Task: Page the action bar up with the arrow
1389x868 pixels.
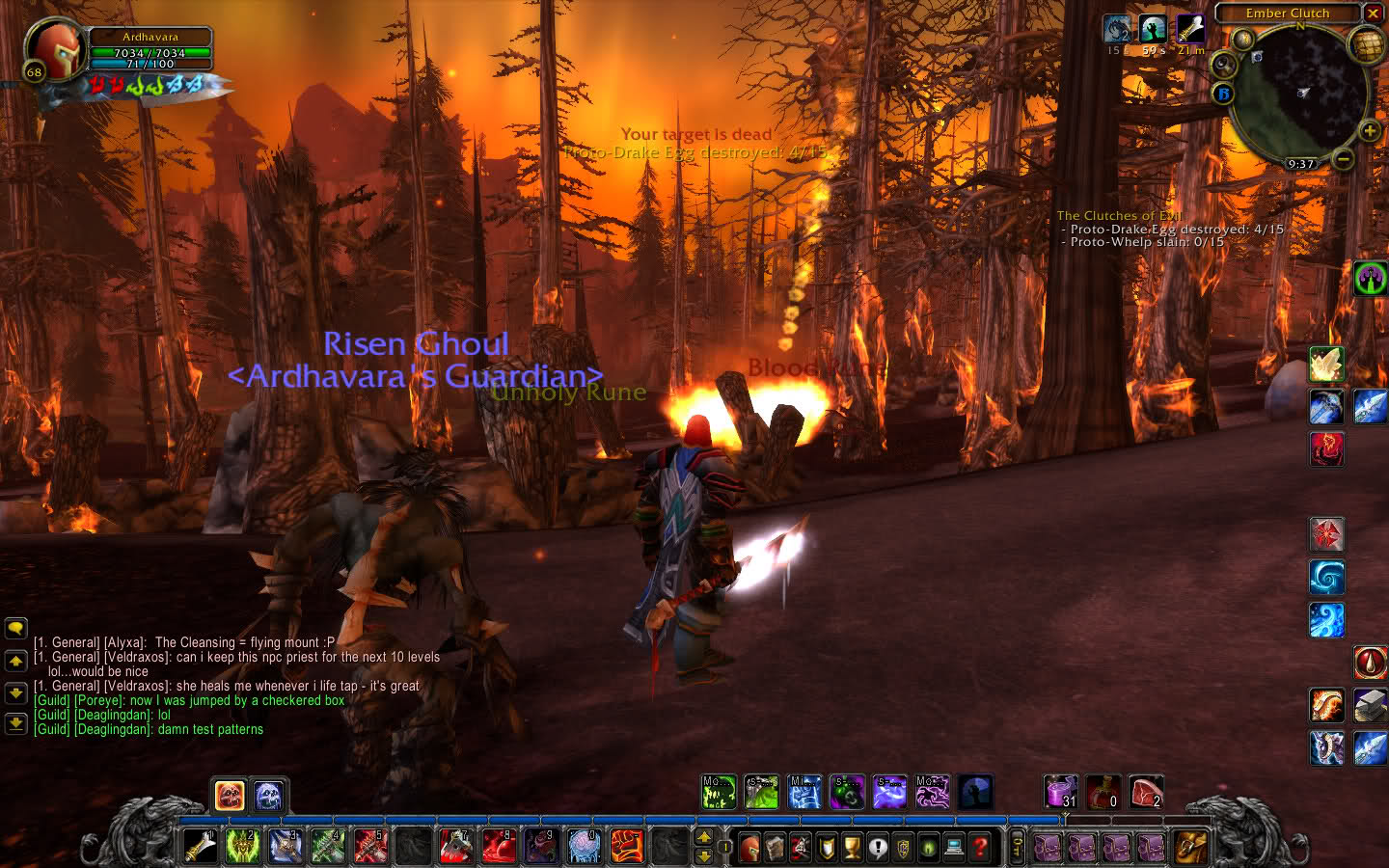Action: [704, 836]
